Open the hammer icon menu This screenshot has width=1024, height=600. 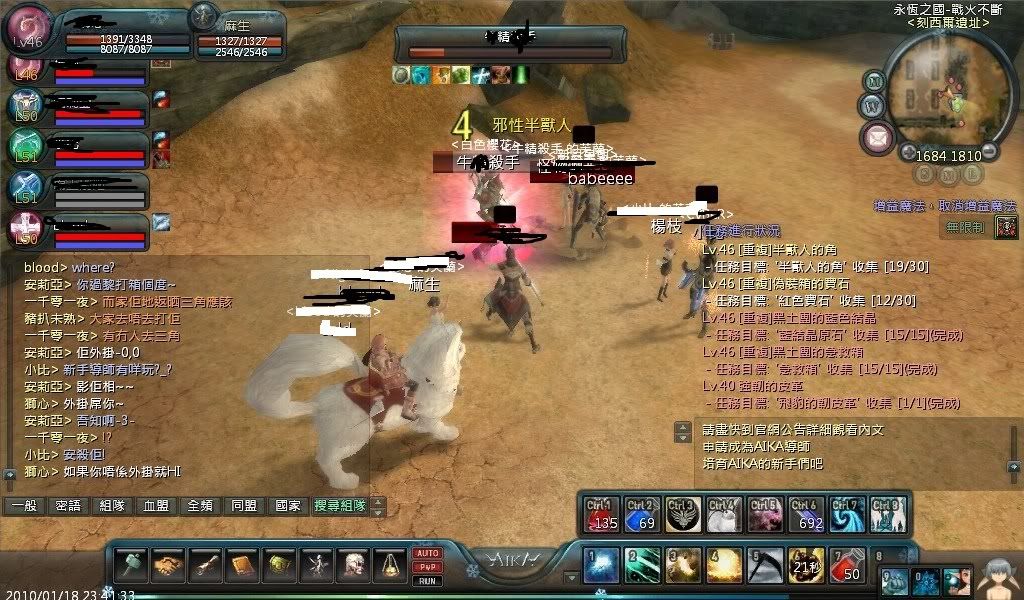coord(133,566)
